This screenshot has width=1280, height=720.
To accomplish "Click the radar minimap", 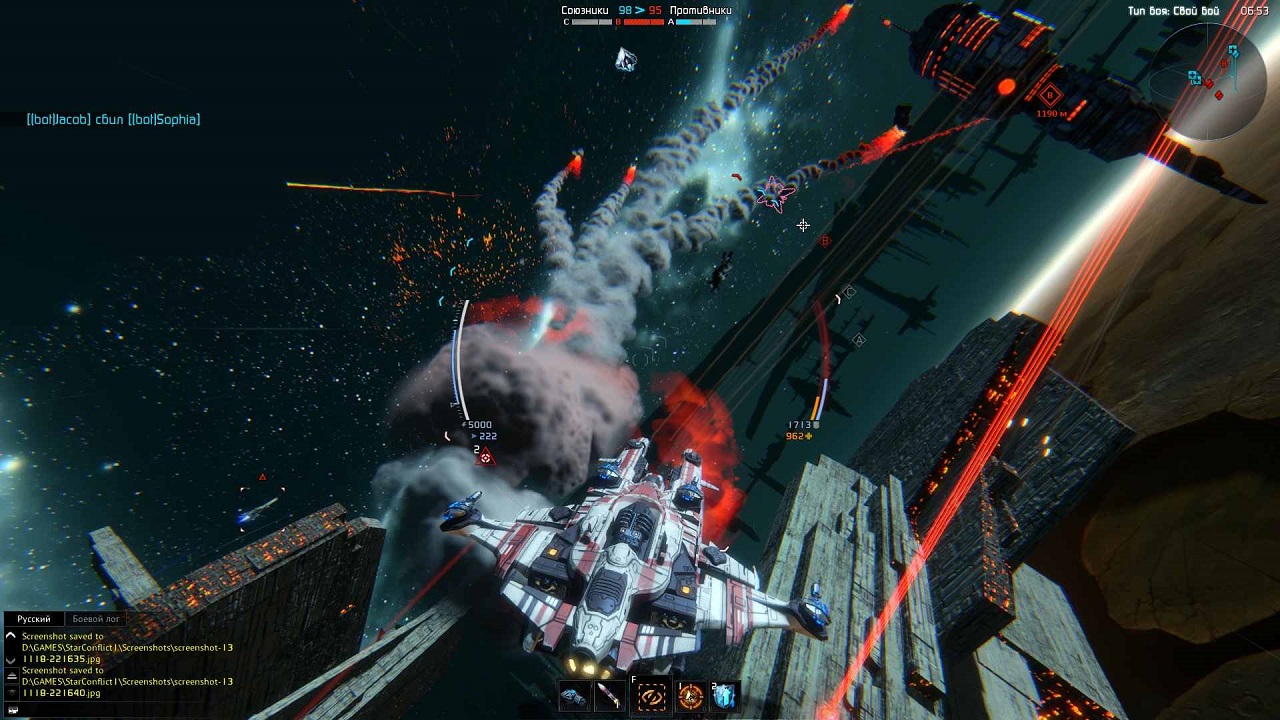I will (x=1210, y=80).
